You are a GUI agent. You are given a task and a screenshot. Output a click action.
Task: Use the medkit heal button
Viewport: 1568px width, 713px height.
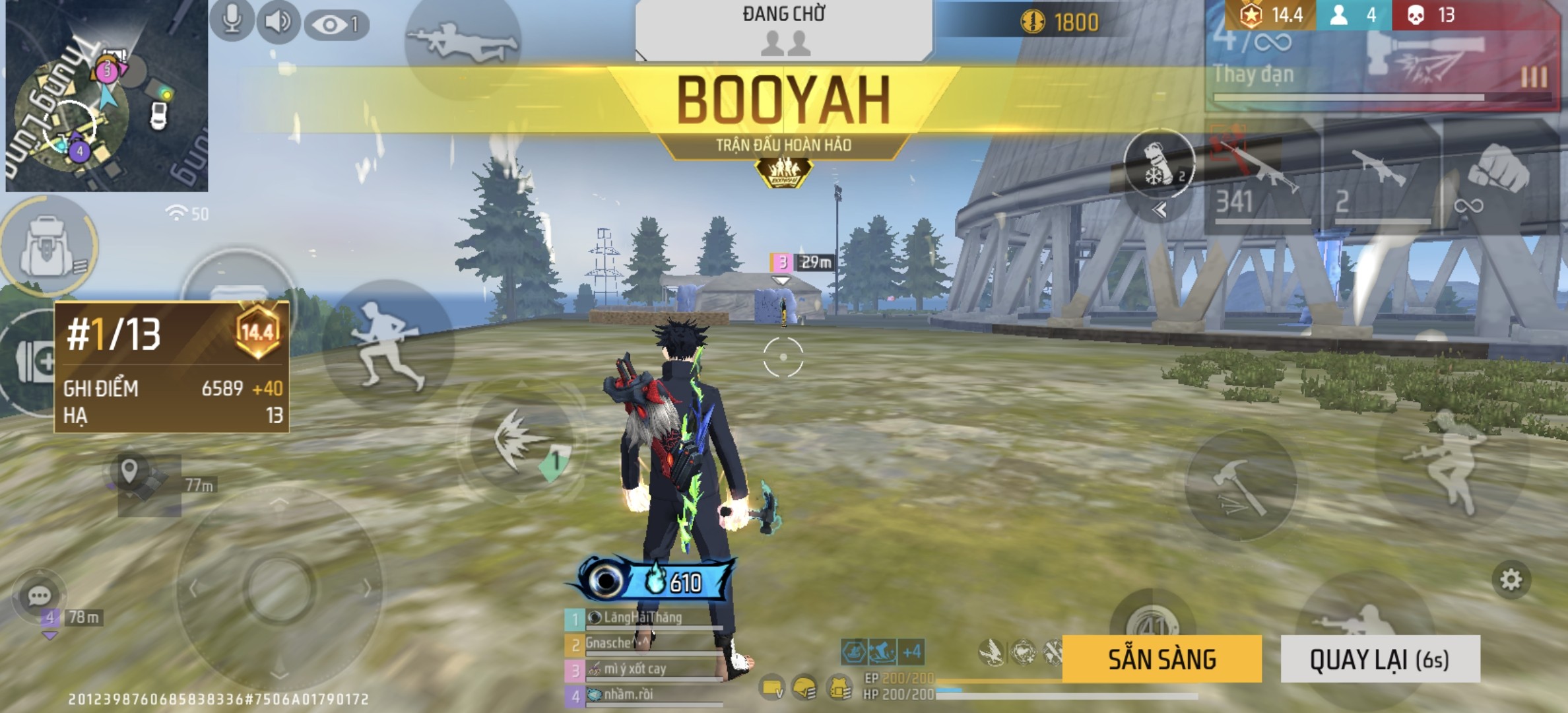(33, 361)
